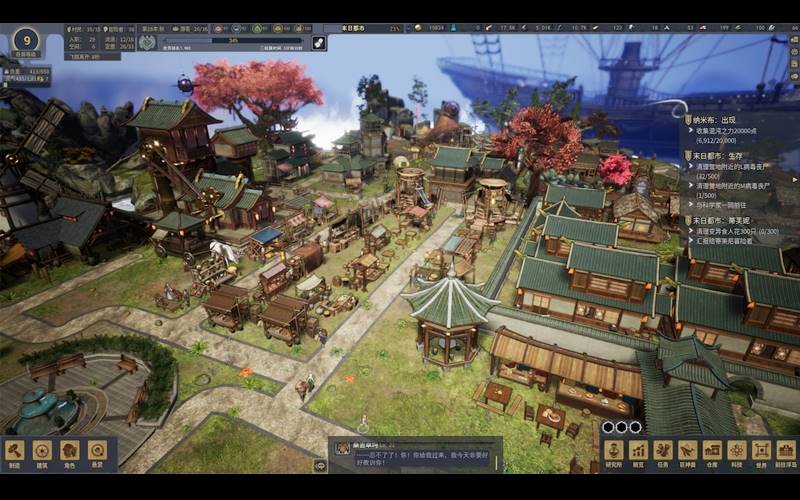Open the character (角色) panel

69,452
